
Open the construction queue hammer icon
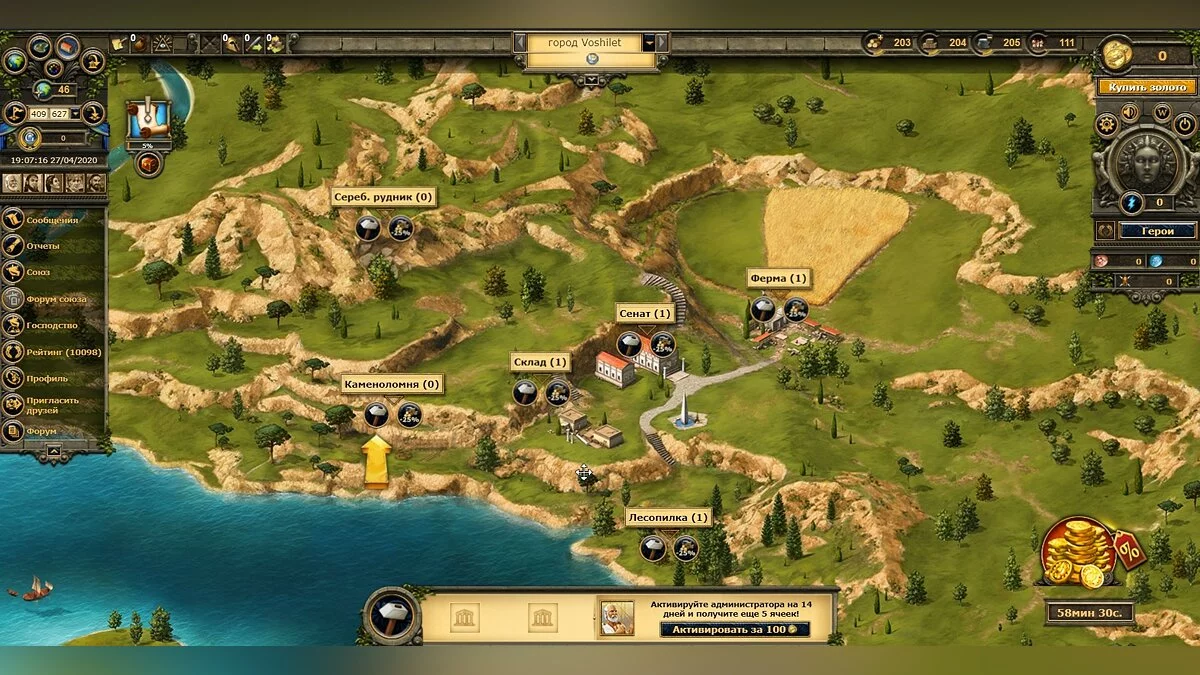click(x=391, y=615)
